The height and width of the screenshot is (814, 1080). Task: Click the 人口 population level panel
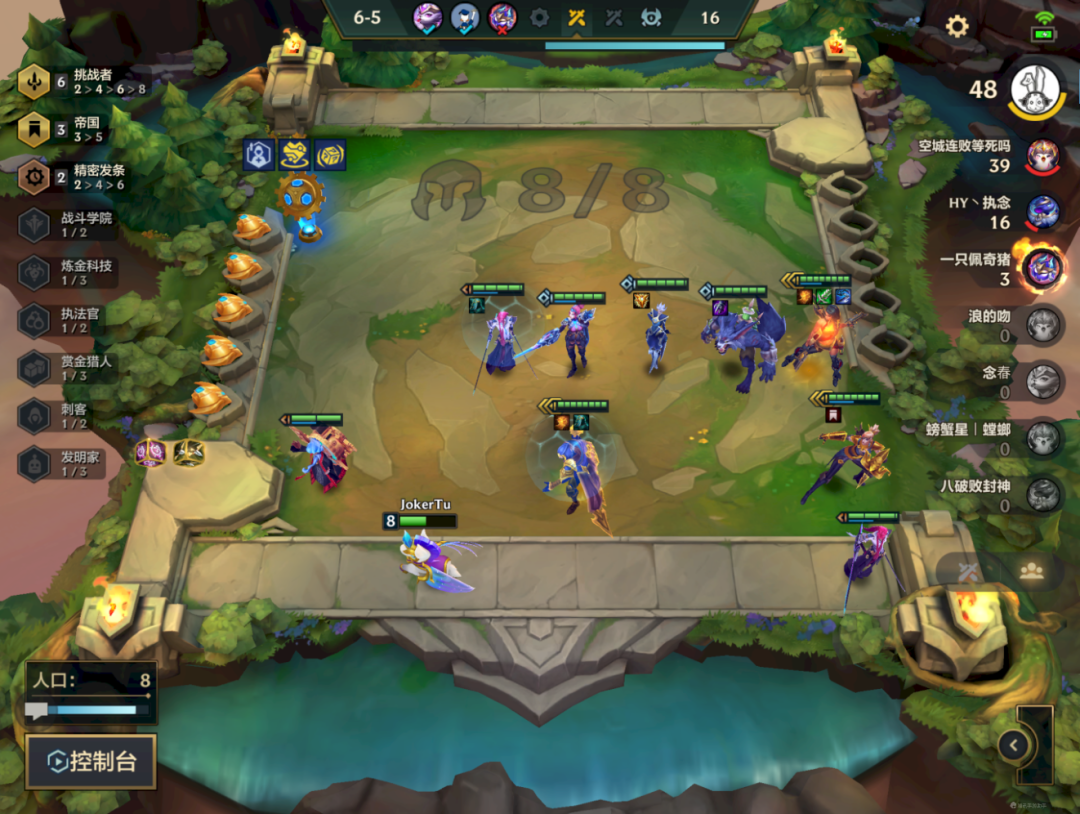[x=91, y=692]
